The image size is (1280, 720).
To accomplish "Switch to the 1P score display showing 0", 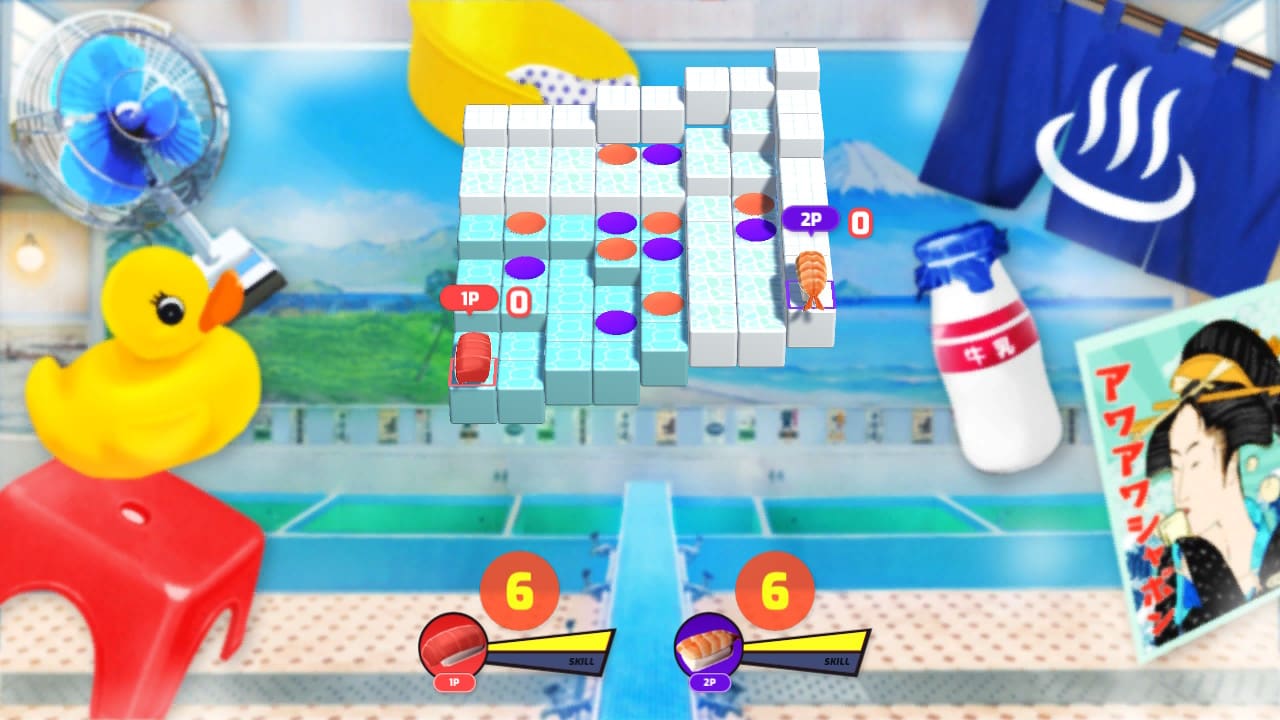I will 516,297.
